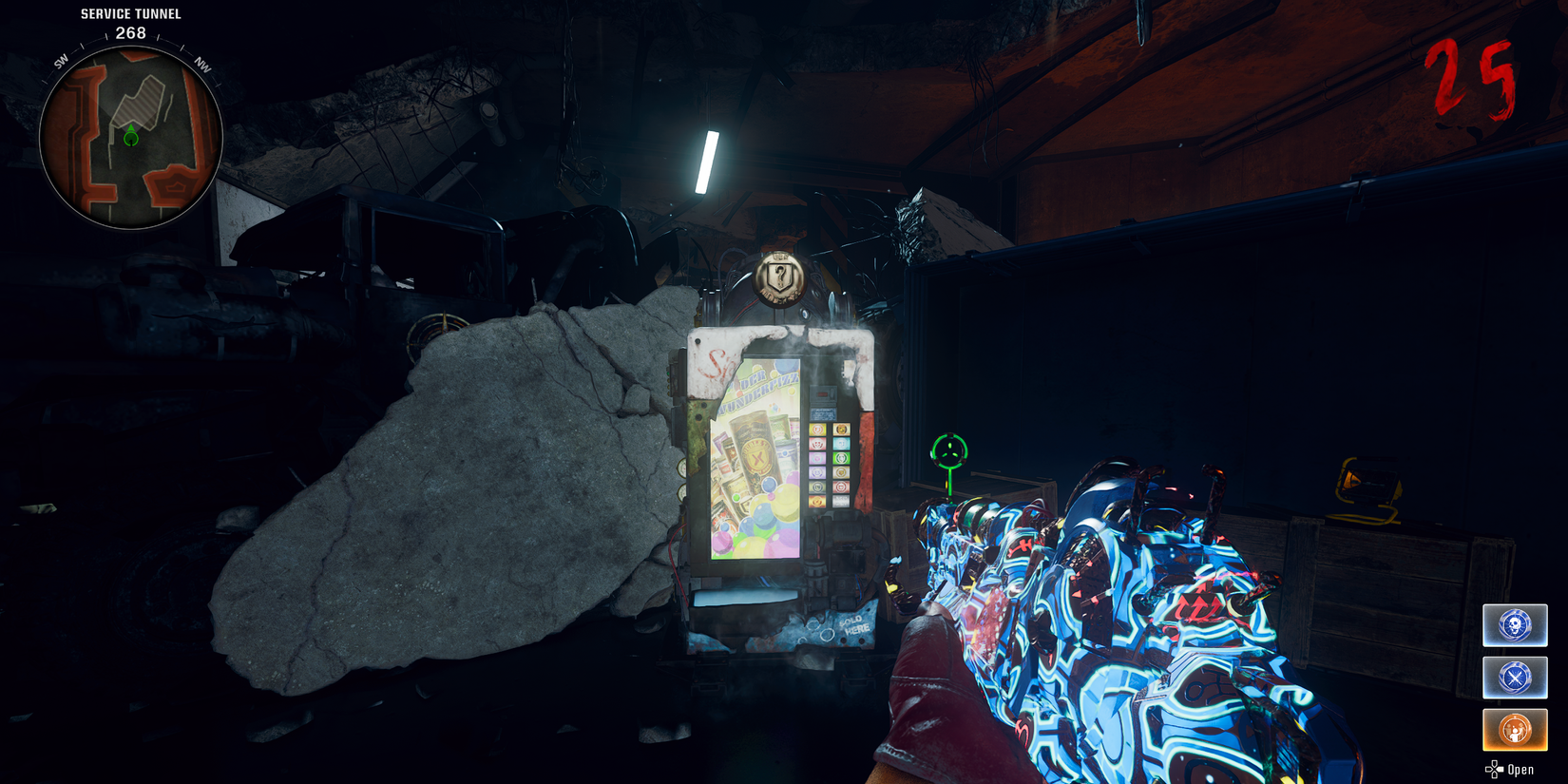Select the red Jugger-Nog perk icon
This screenshot has height=784, width=1568.
[817, 444]
